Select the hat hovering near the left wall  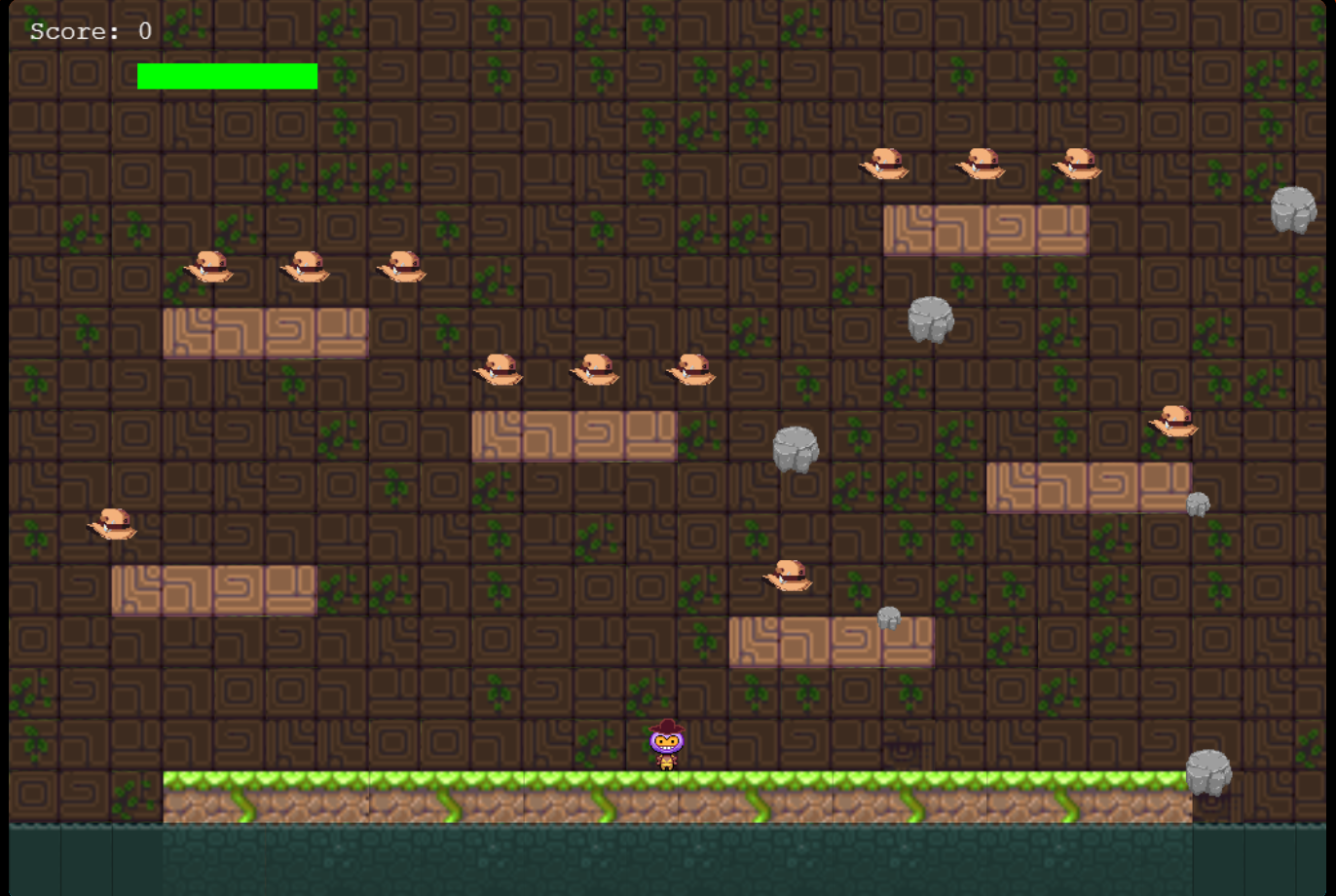coord(114,526)
